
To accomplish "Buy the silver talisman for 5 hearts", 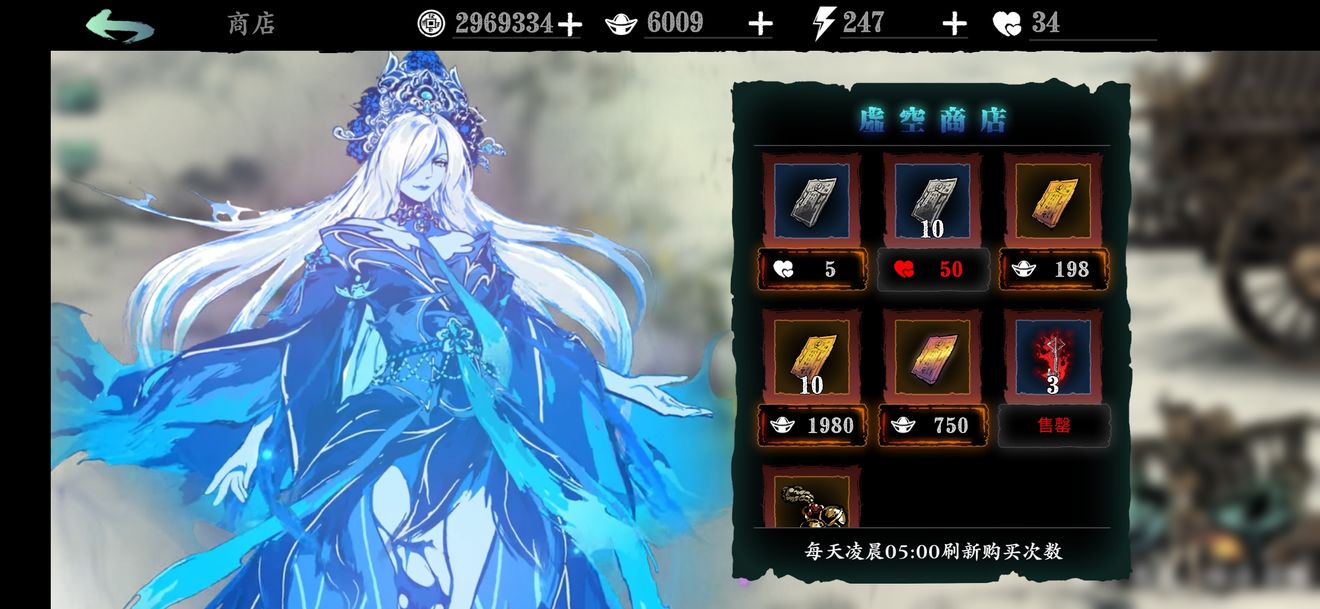I will tap(811, 269).
